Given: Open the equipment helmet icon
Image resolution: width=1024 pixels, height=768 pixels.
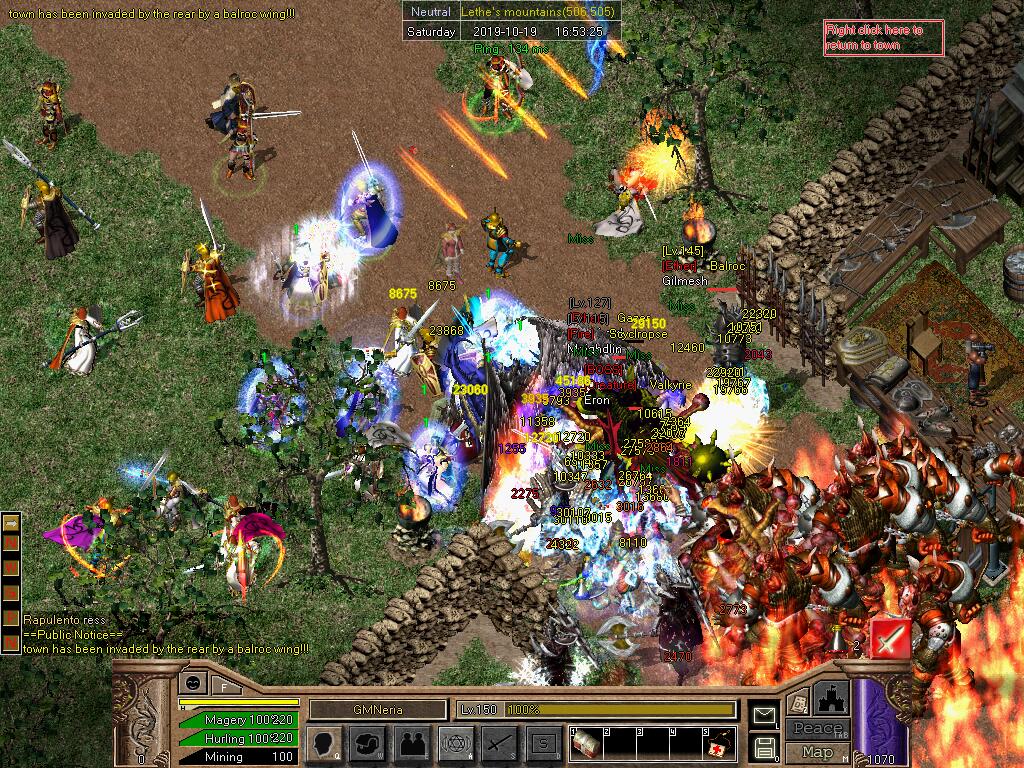Looking at the screenshot, I should 367,743.
